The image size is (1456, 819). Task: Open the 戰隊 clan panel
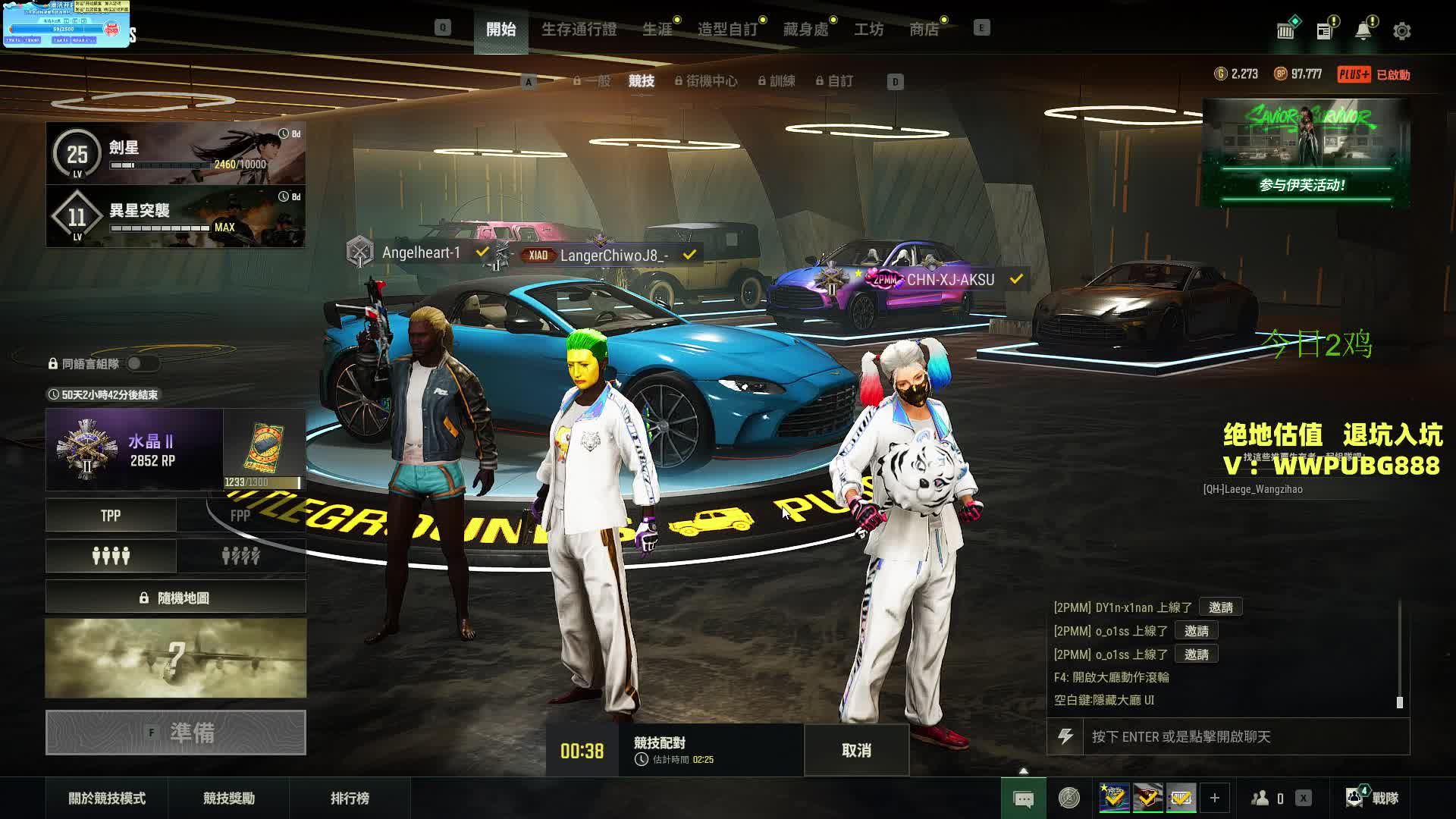click(1373, 798)
